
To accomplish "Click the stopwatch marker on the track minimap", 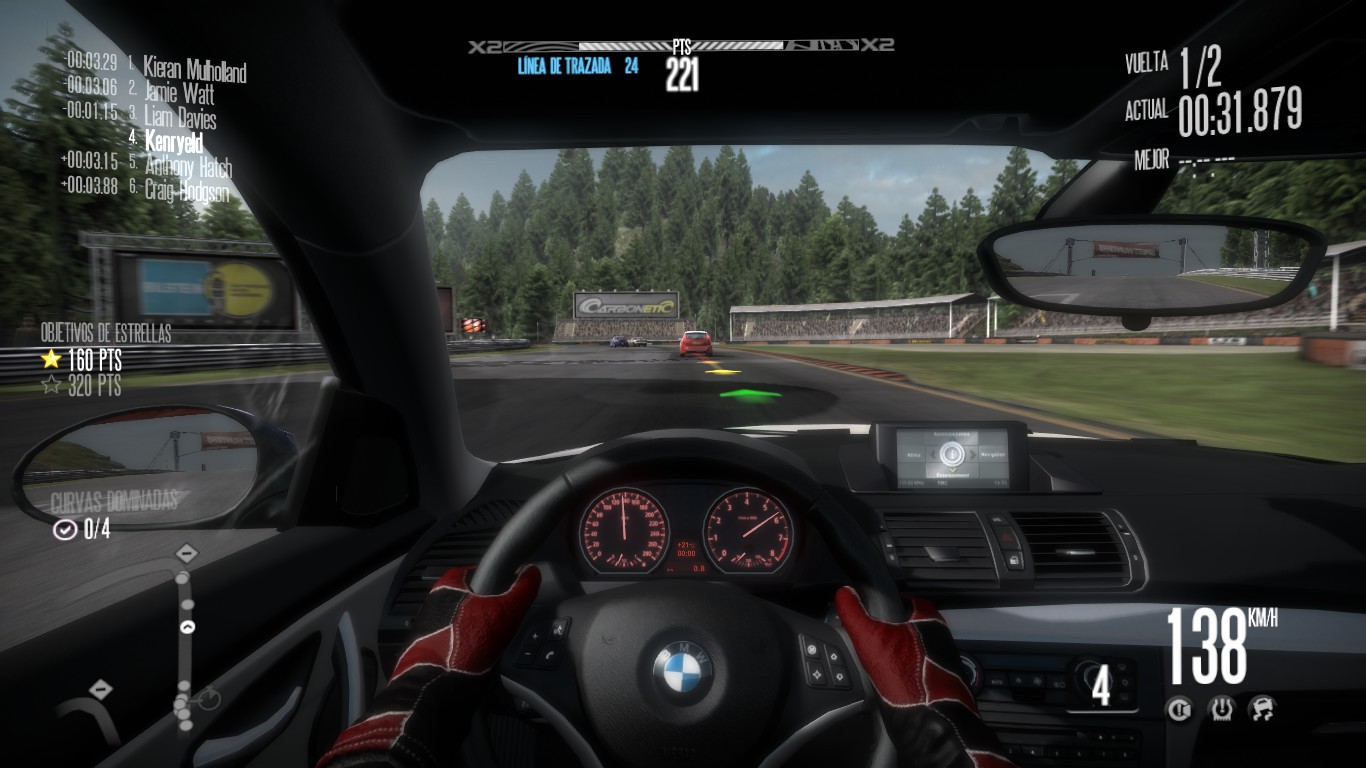I will tap(208, 699).
